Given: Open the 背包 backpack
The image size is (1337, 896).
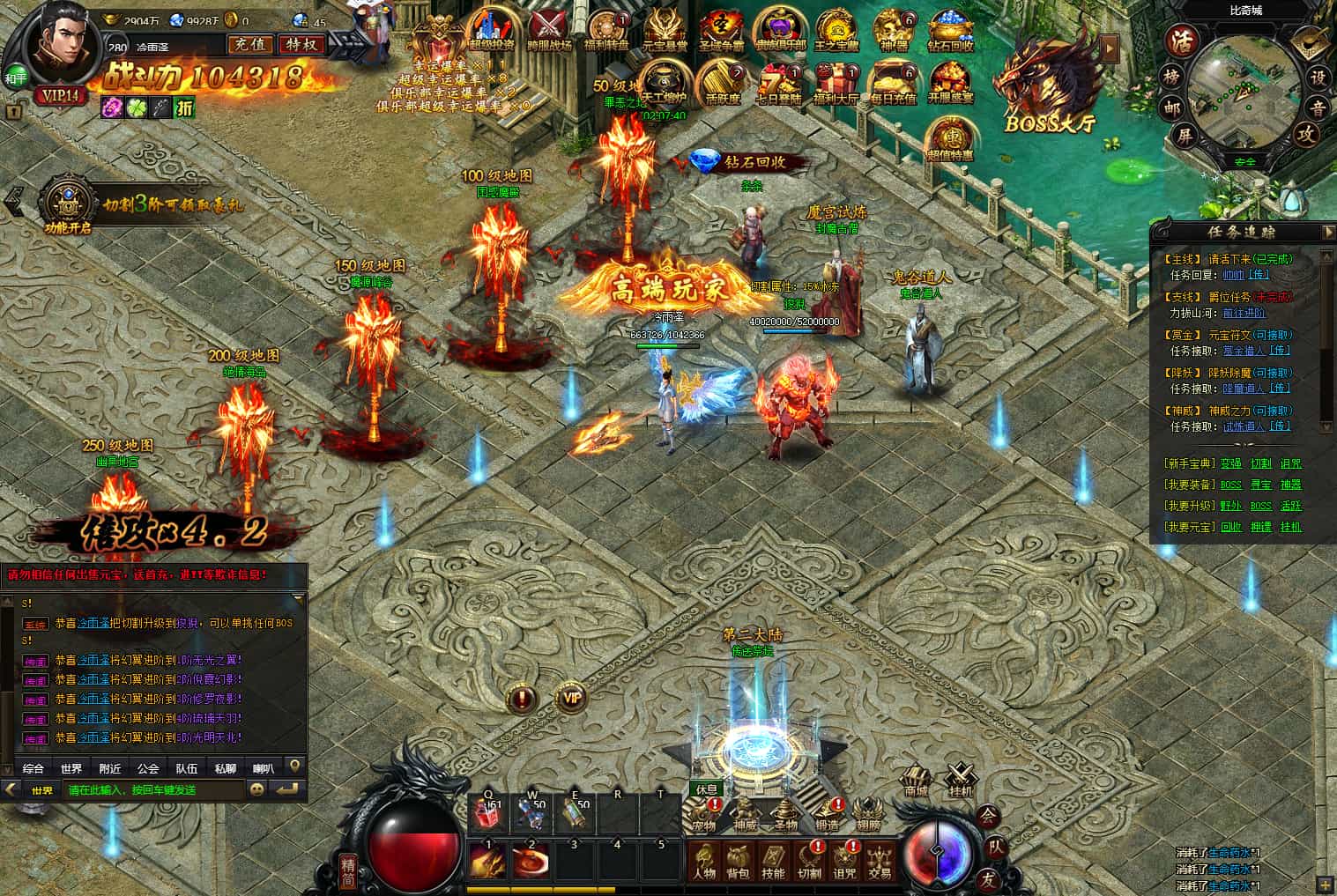Looking at the screenshot, I should pos(738,860).
